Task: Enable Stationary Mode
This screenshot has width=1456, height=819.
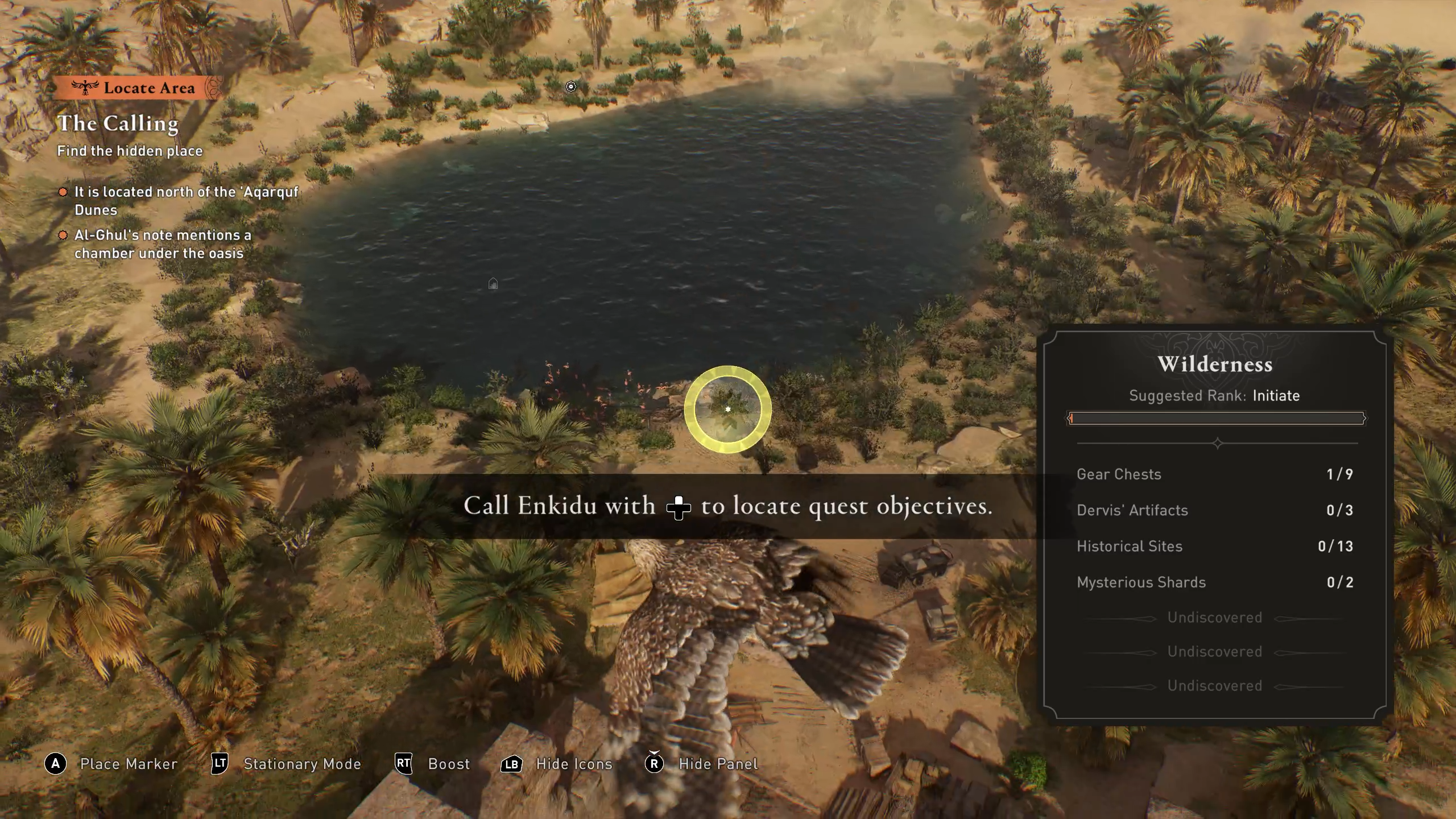Action: (x=302, y=764)
